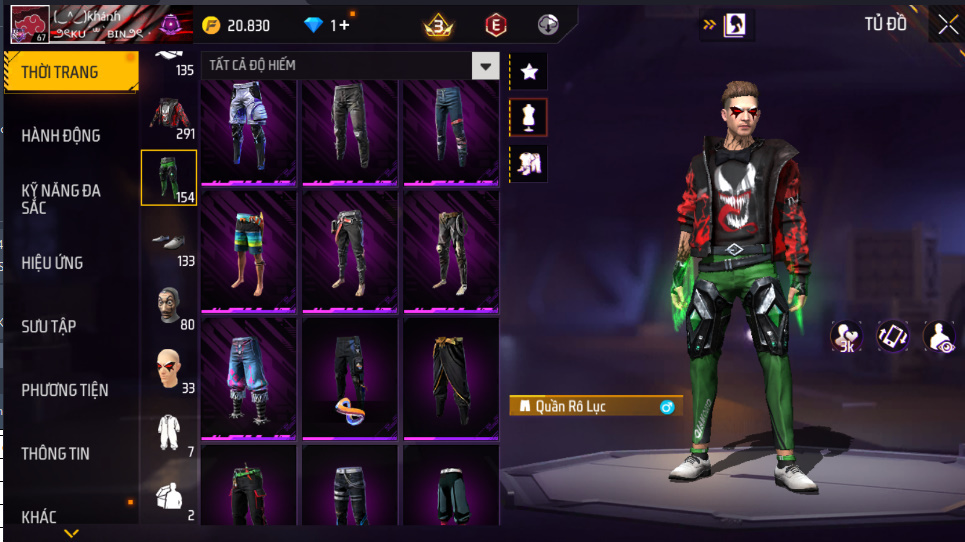Select the mask category with 80 items
This screenshot has height=542, width=965.
169,306
